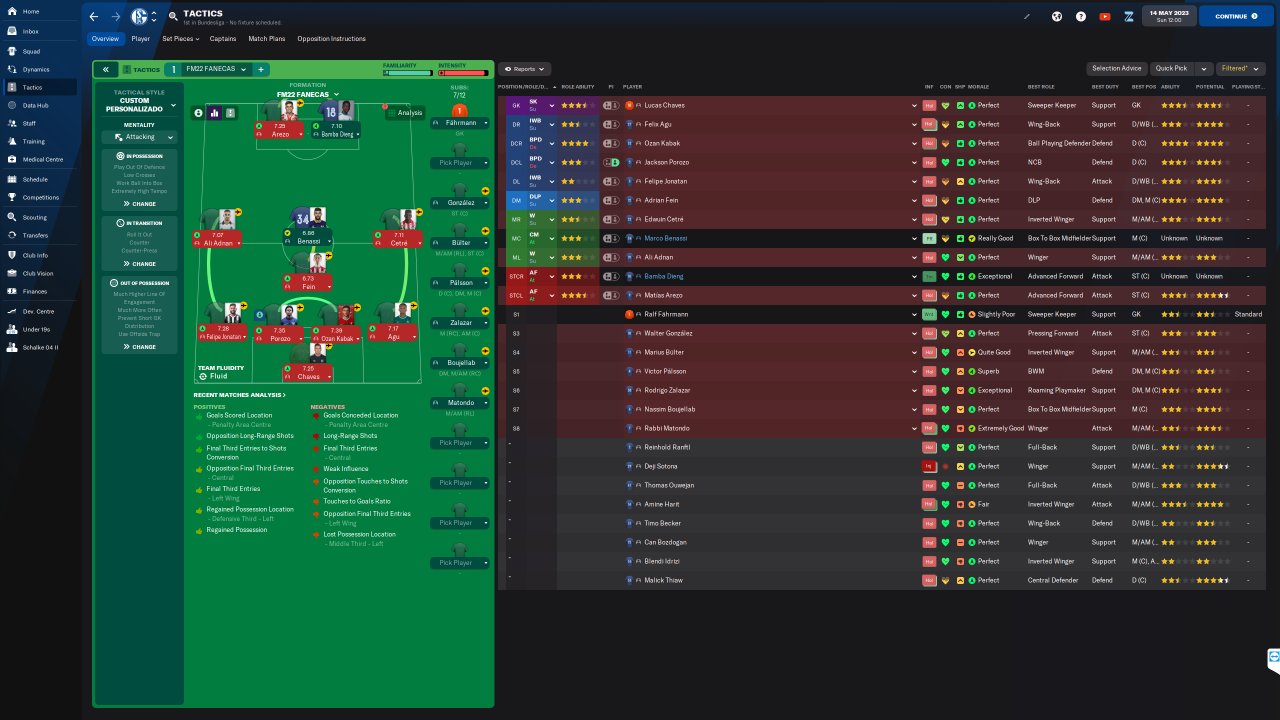Switch to the Match Plans tab

coord(266,39)
